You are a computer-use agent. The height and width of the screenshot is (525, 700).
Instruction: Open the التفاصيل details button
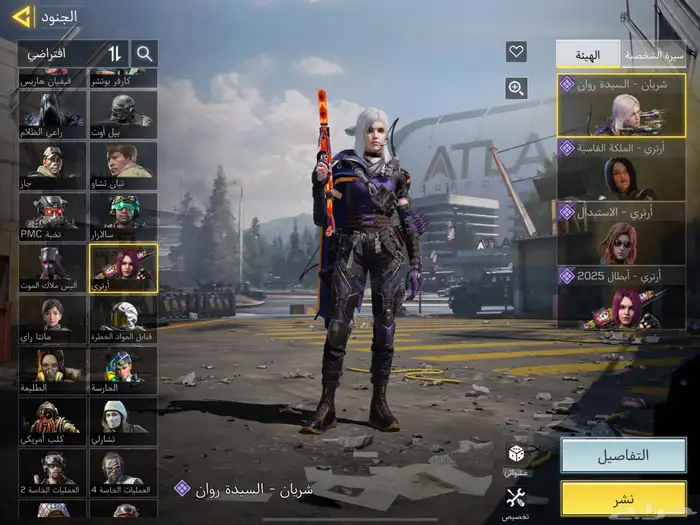622,455
